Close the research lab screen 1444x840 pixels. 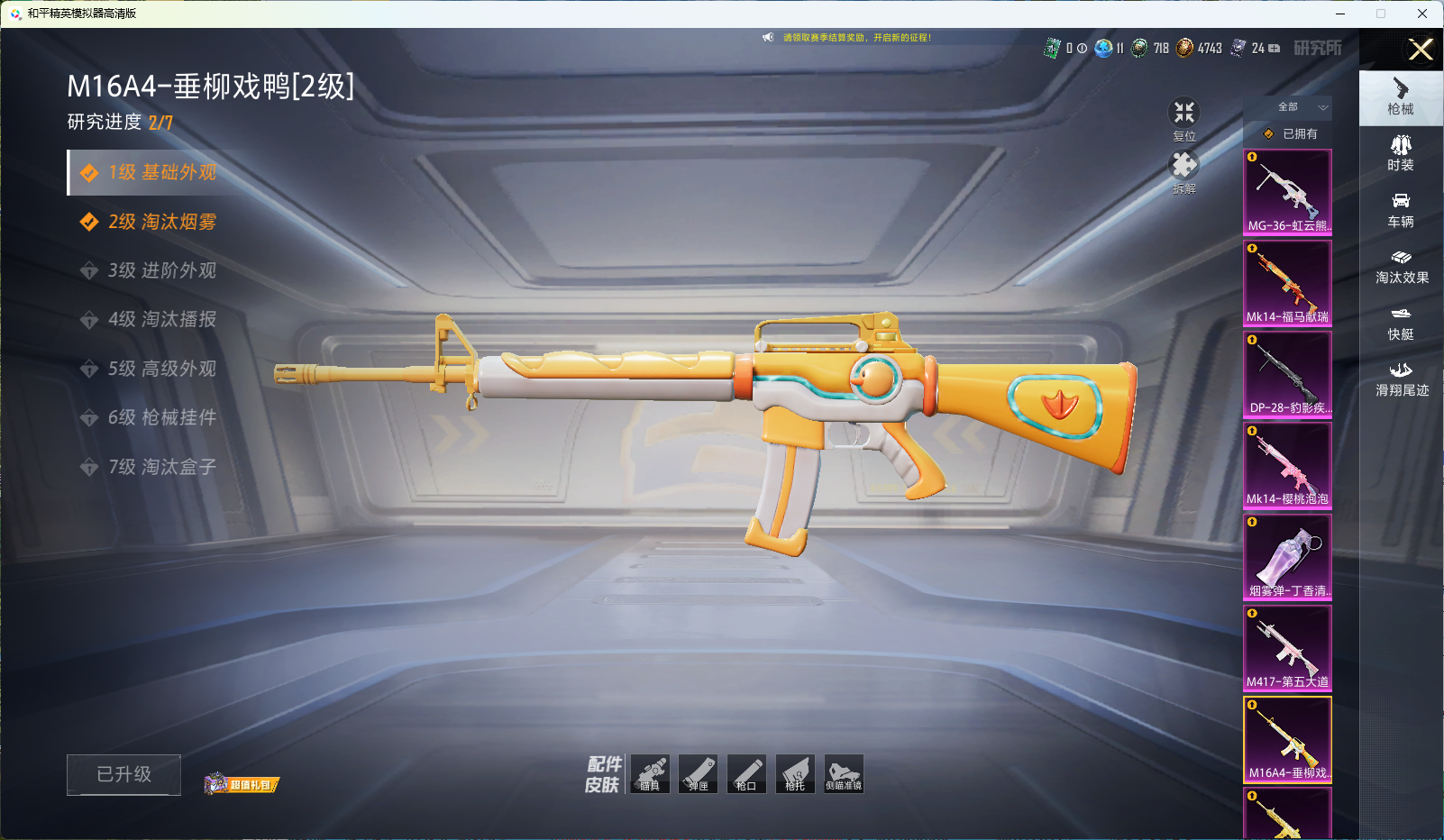coord(1421,50)
